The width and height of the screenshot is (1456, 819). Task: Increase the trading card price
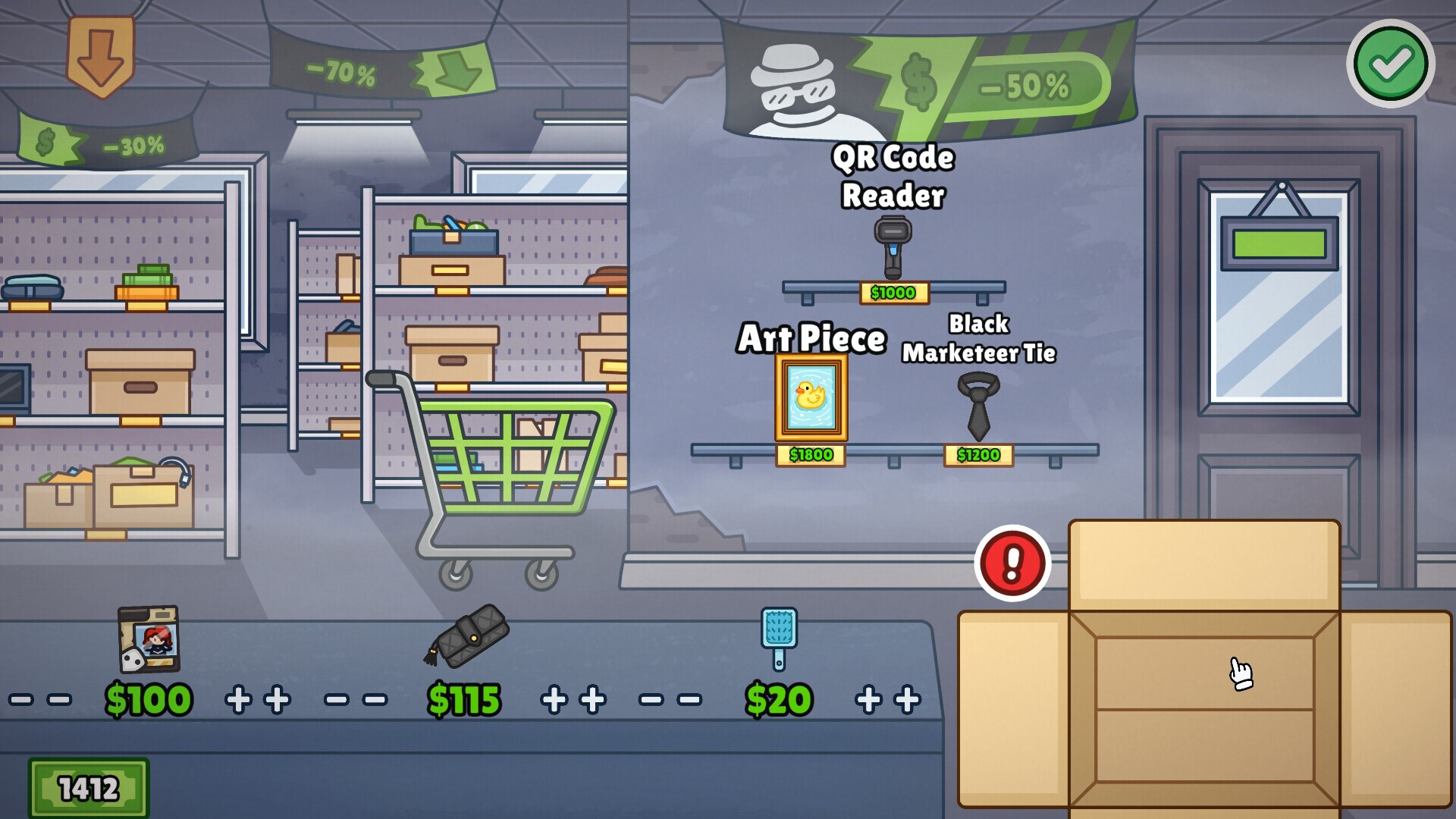pyautogui.click(x=256, y=698)
